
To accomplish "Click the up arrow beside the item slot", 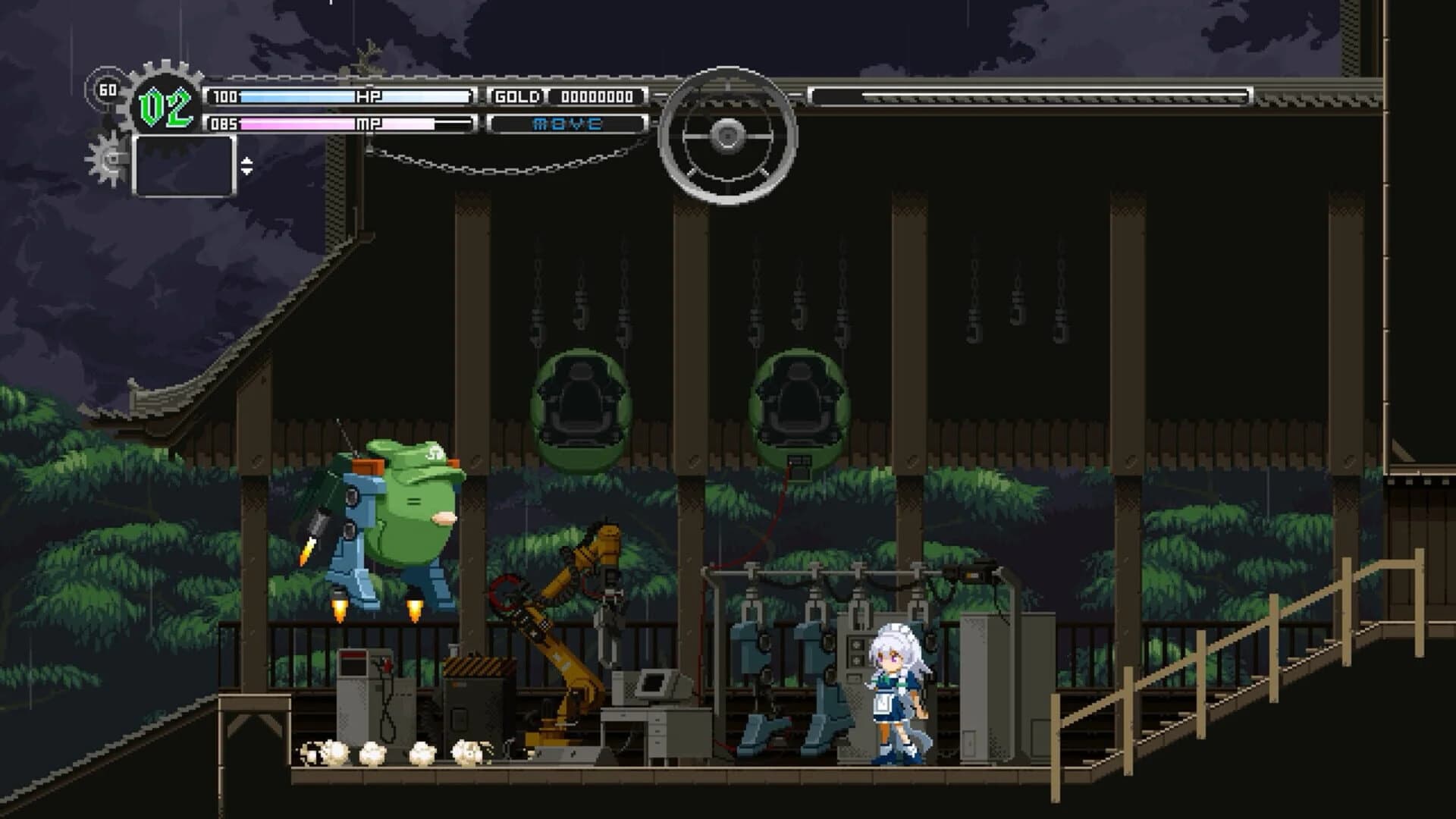I will 246,162.
